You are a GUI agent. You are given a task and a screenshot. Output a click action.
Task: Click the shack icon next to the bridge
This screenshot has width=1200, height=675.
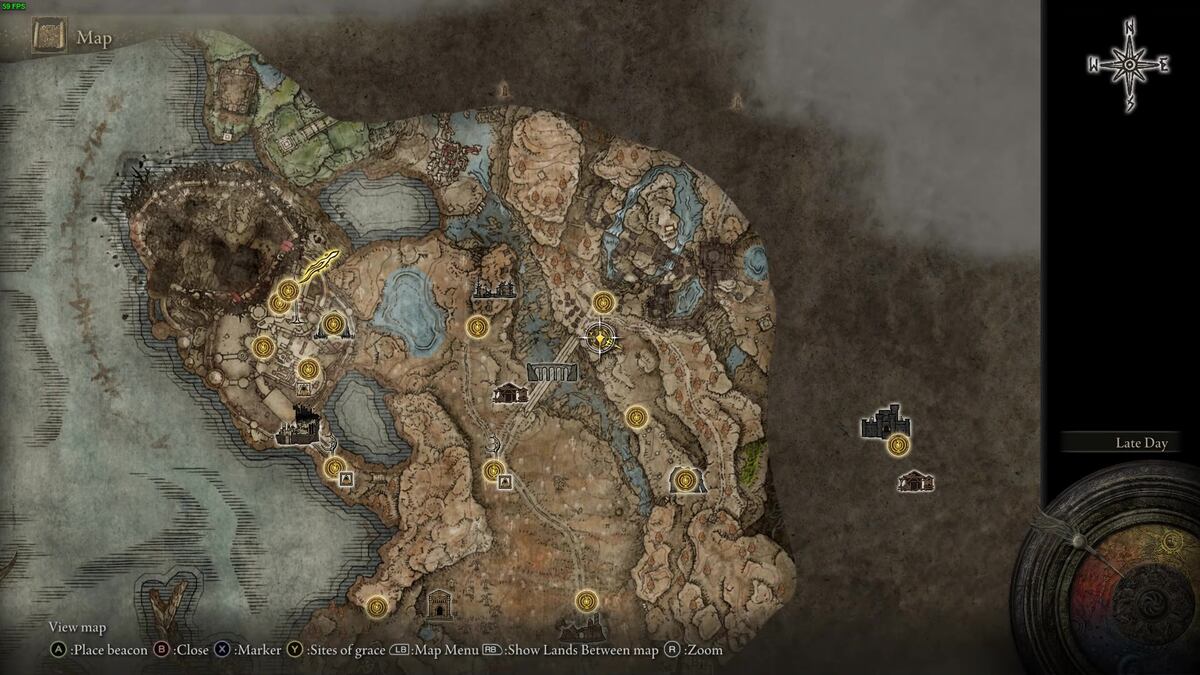[510, 394]
